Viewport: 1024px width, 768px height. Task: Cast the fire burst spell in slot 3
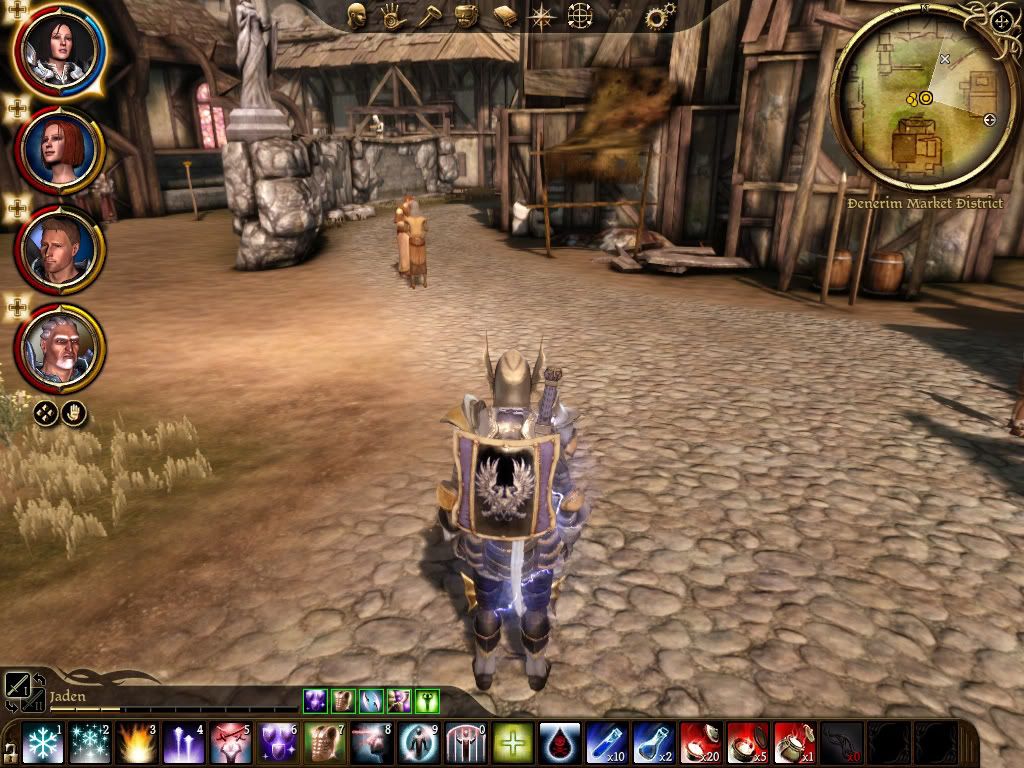(x=137, y=743)
